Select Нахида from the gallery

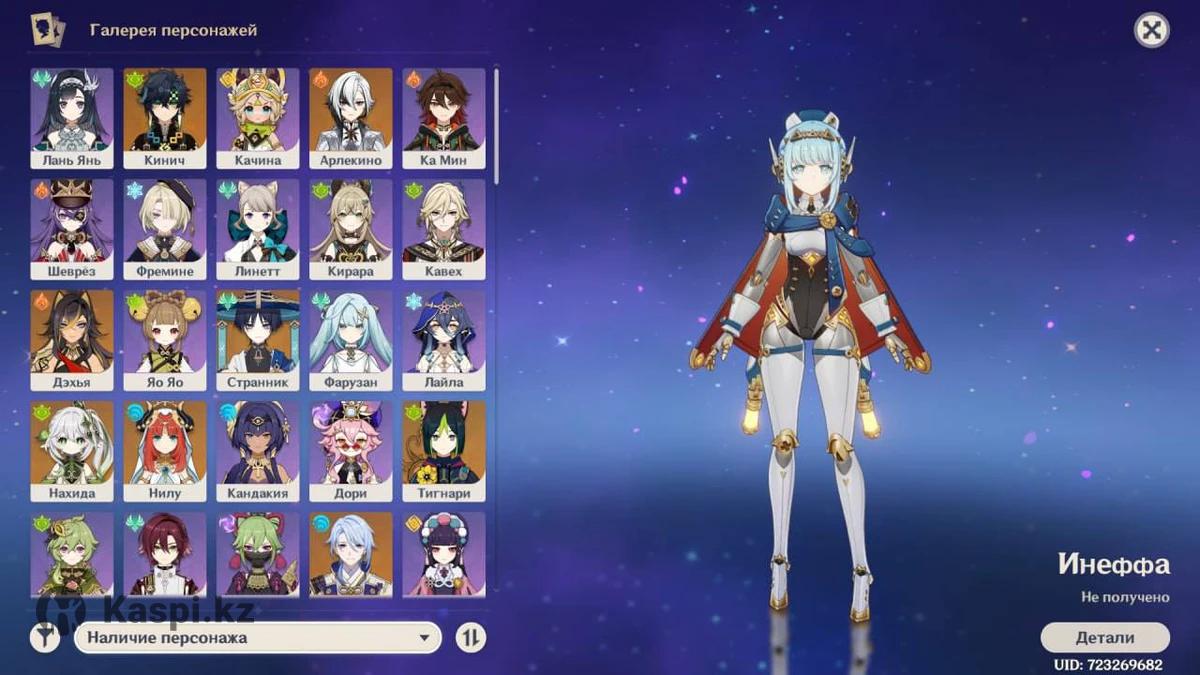point(72,450)
